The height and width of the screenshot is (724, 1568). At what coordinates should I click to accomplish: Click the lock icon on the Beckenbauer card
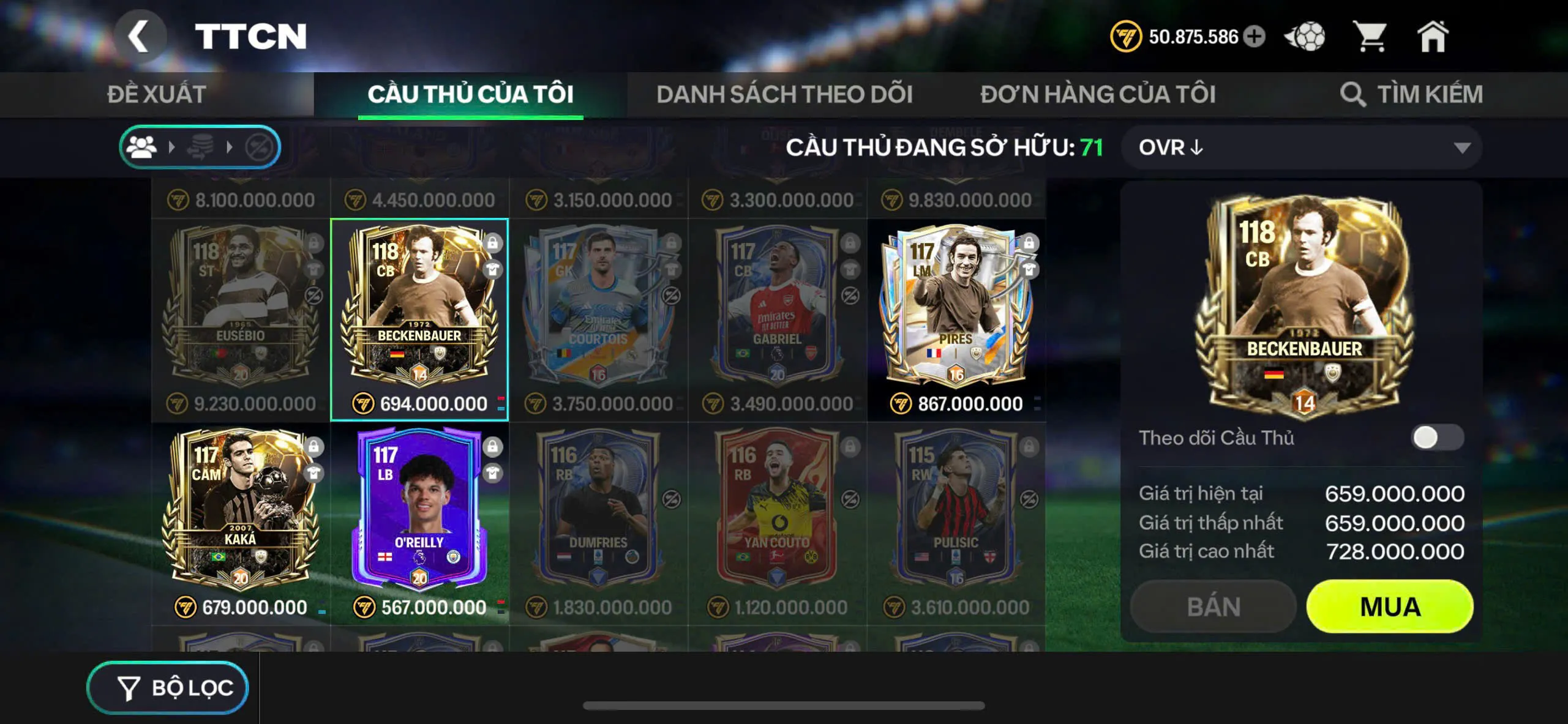(492, 243)
